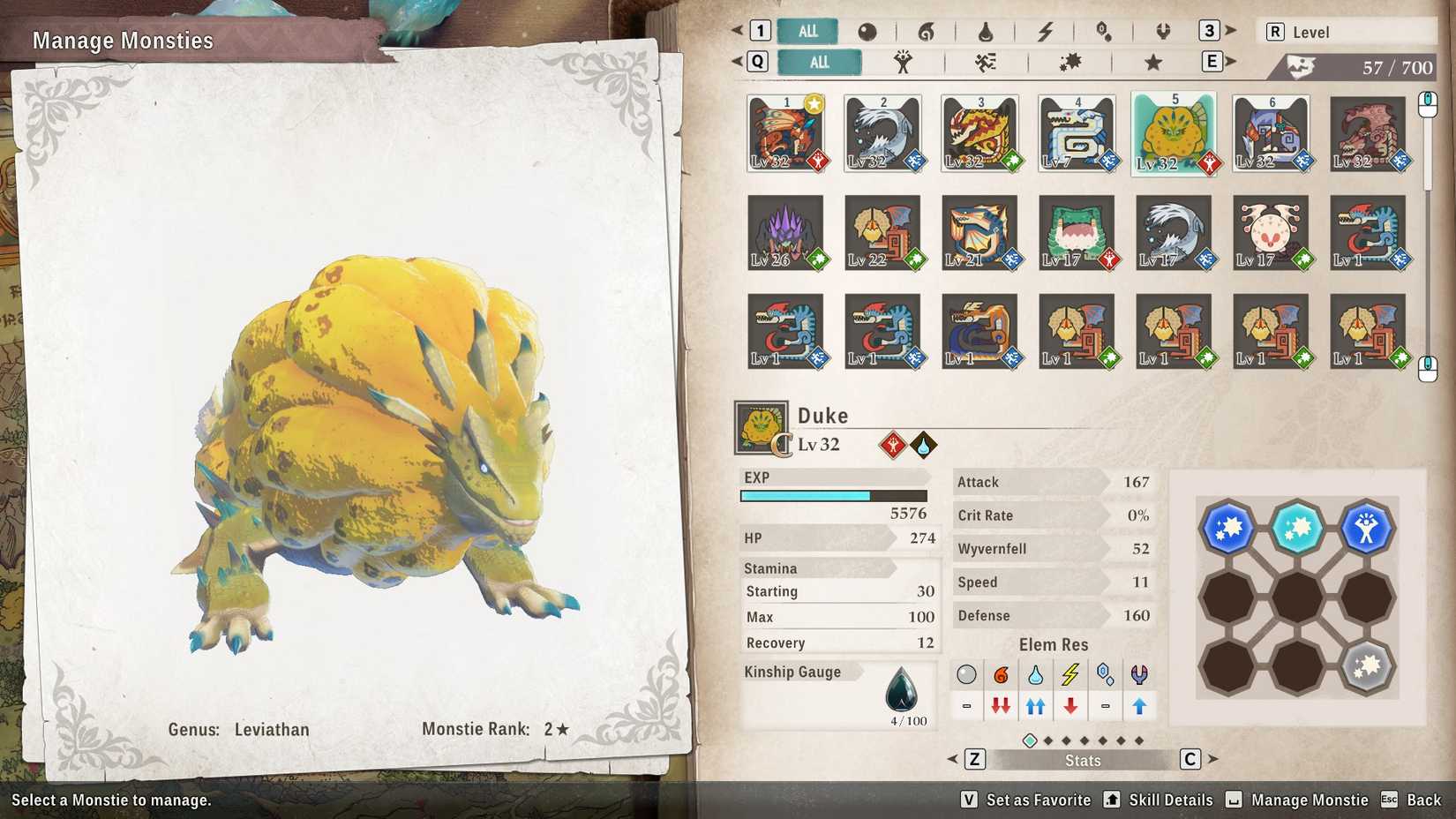This screenshot has width=1456, height=819.
Task: Open the Level sorting menu
Action: click(x=1346, y=31)
